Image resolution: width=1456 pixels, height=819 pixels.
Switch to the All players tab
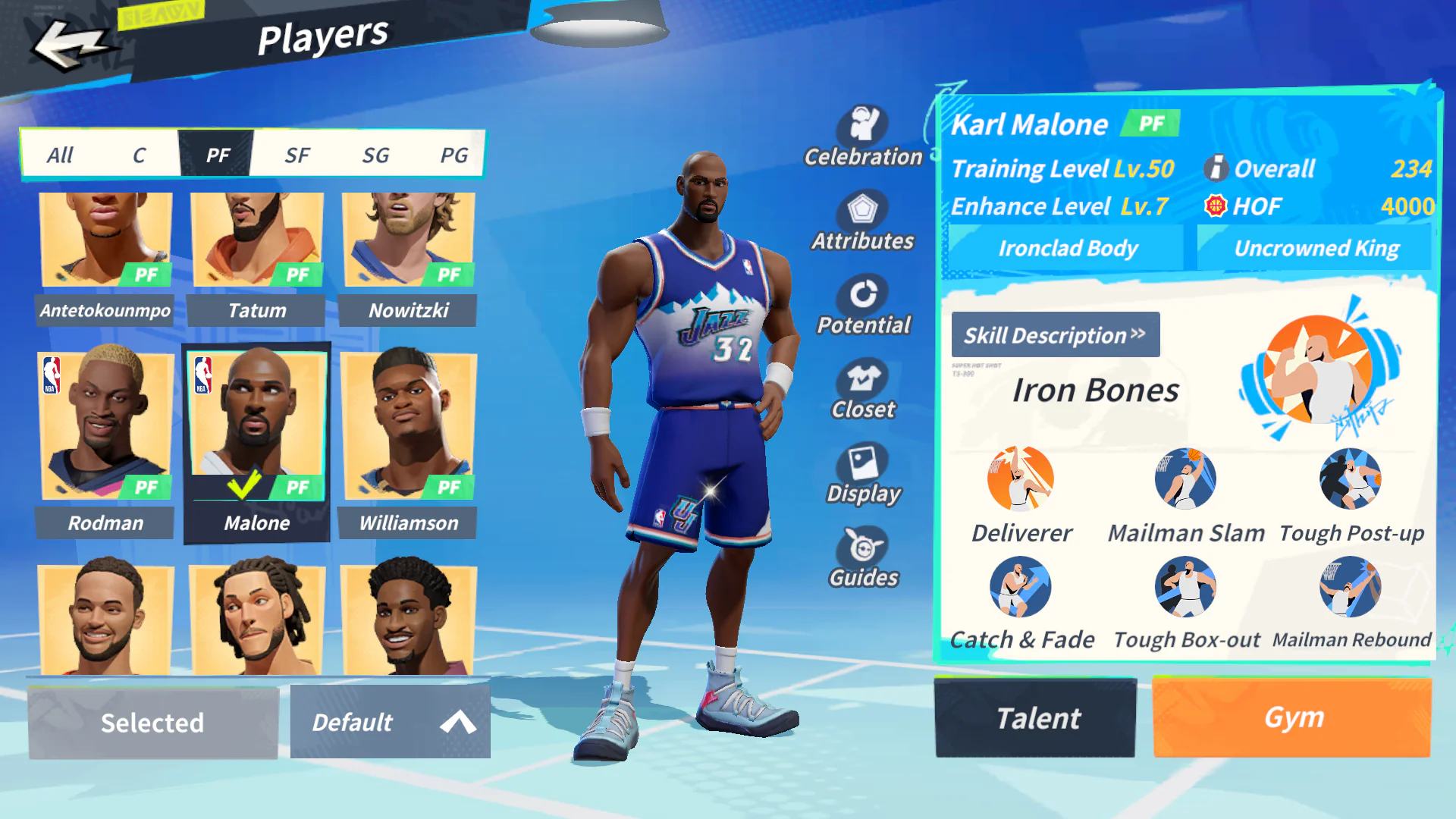click(61, 155)
